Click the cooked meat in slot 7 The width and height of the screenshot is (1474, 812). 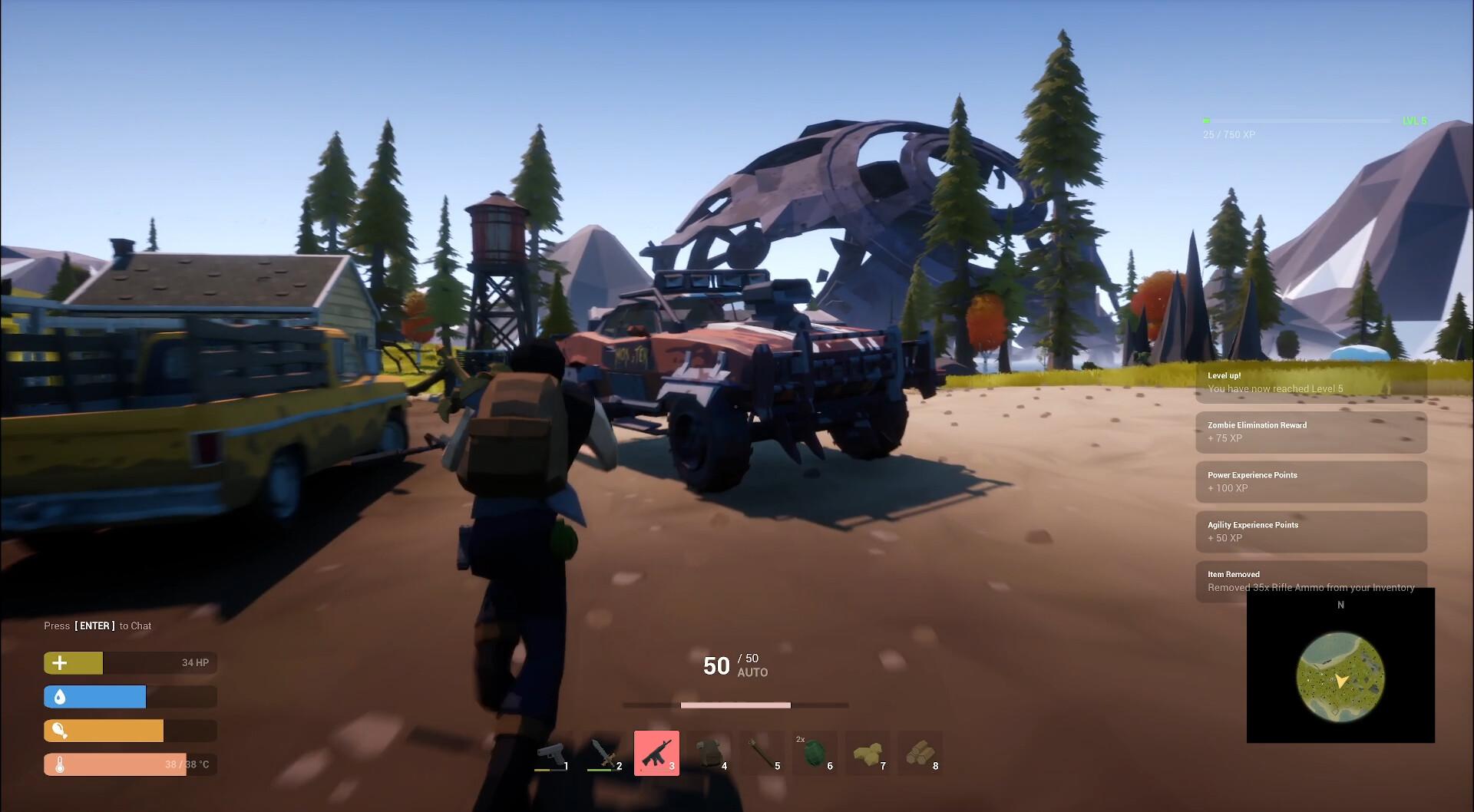pyautogui.click(x=868, y=754)
